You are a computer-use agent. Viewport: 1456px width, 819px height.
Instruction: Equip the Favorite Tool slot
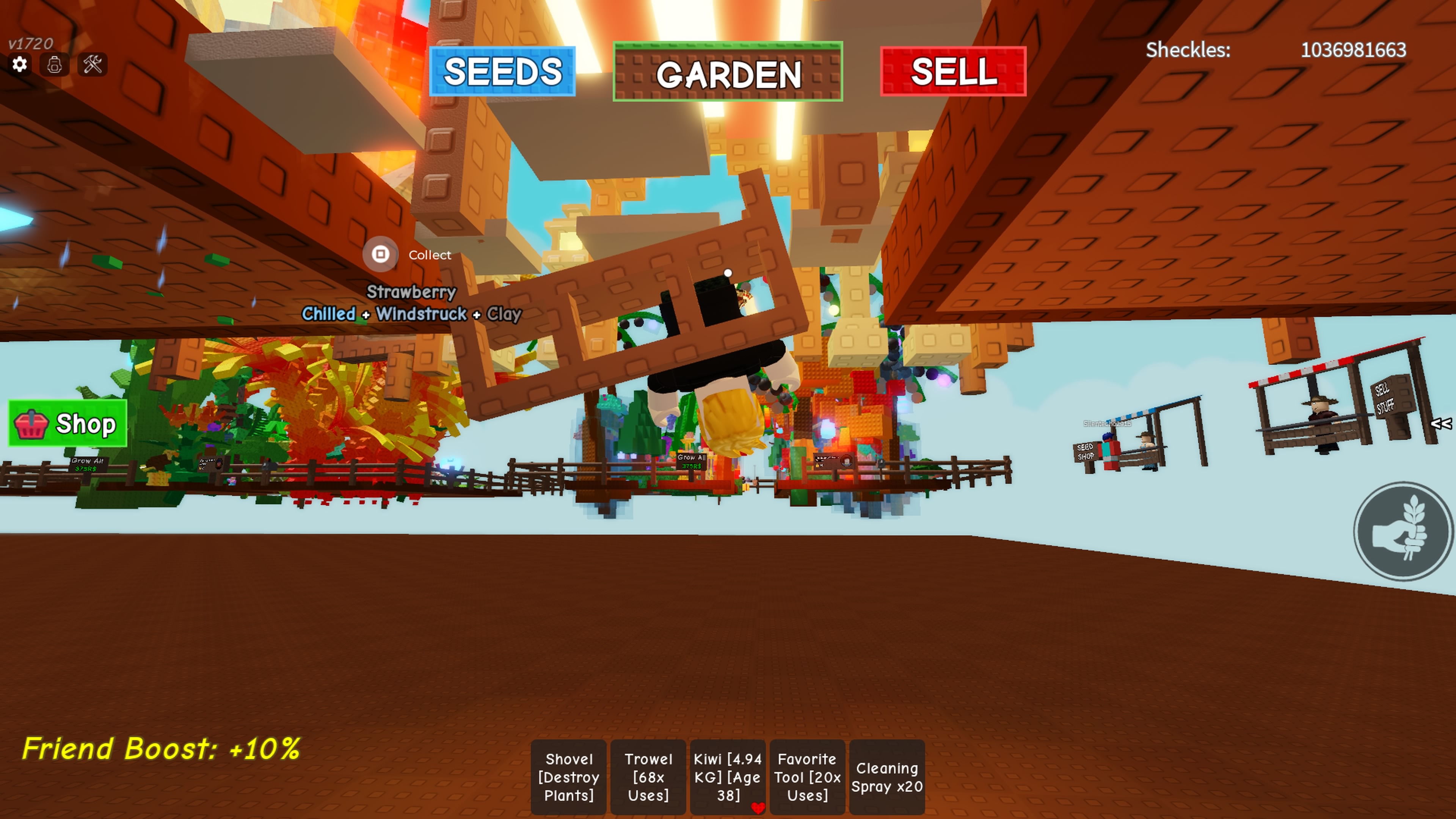click(807, 777)
